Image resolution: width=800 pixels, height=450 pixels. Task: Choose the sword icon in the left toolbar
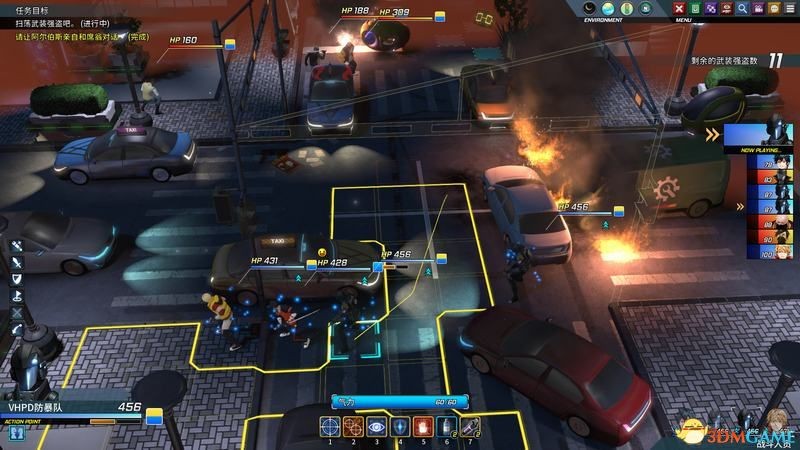(x=17, y=262)
